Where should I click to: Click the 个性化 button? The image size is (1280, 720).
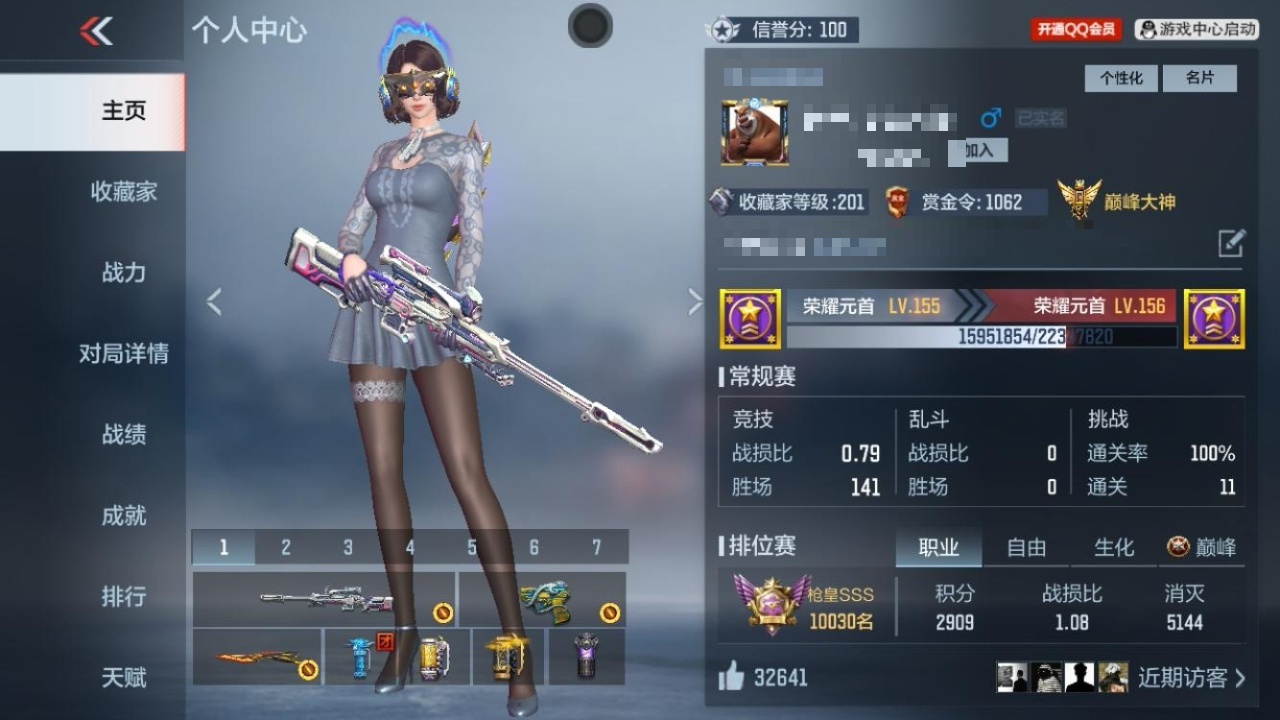1121,78
